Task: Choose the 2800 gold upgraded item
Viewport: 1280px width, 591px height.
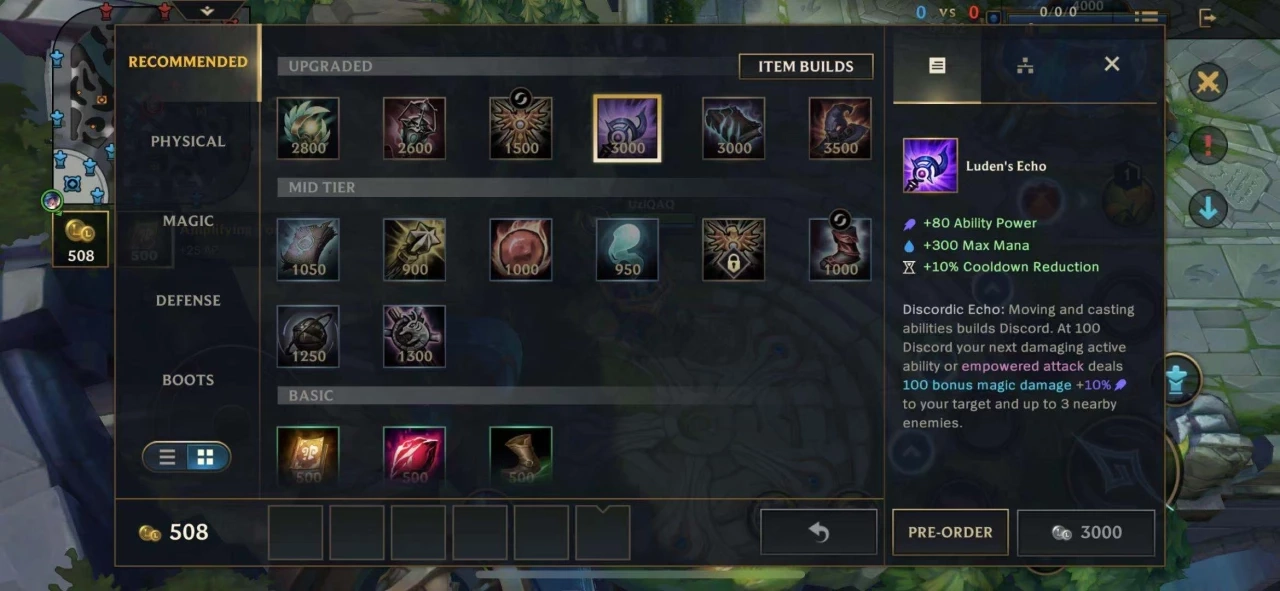Action: 308,128
